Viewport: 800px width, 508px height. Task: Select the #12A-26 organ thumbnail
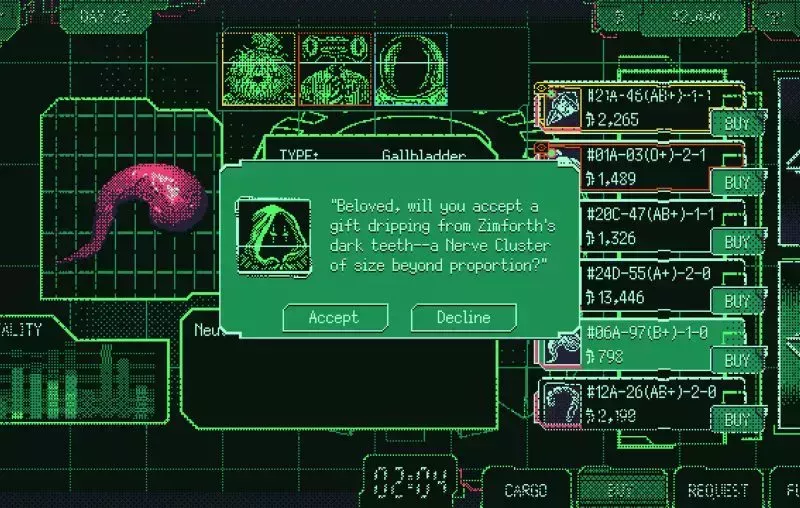pos(561,404)
